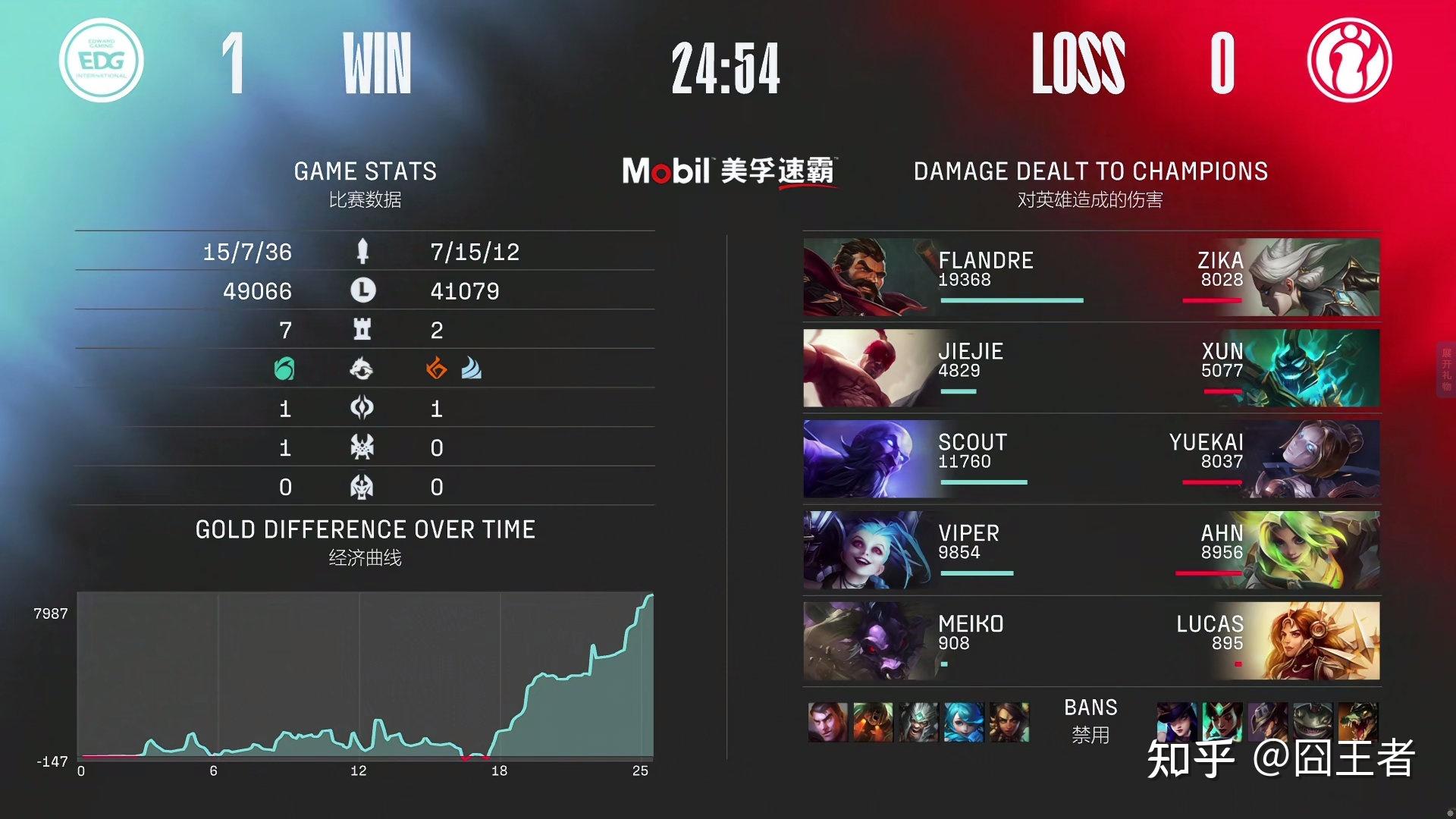Click the Baron Nashor stat icon

(362, 448)
